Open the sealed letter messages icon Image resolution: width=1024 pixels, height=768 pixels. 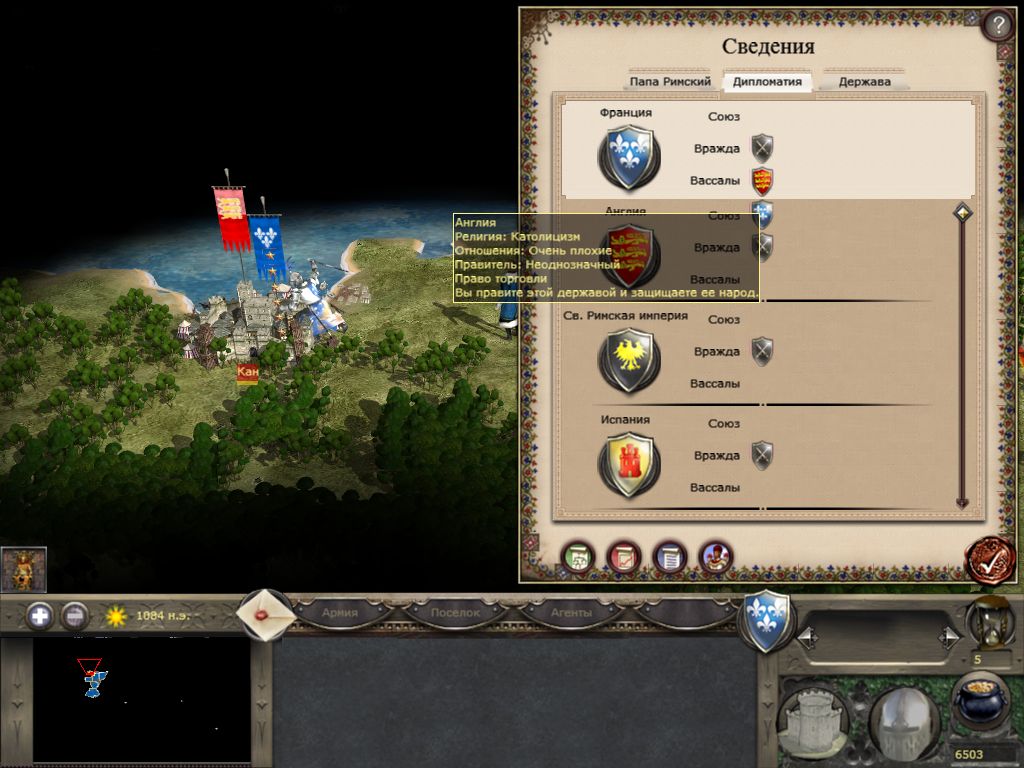tap(266, 614)
